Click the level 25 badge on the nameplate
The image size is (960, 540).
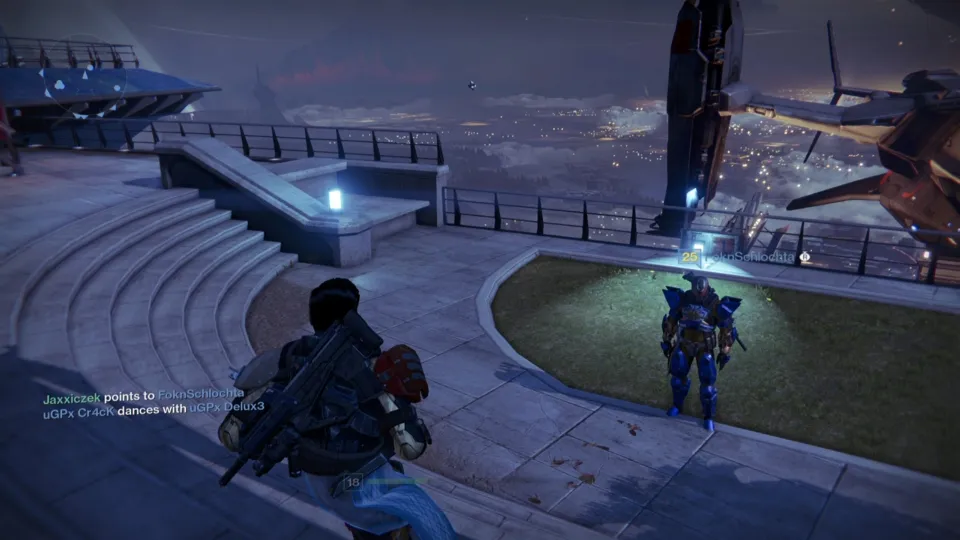(x=689, y=257)
